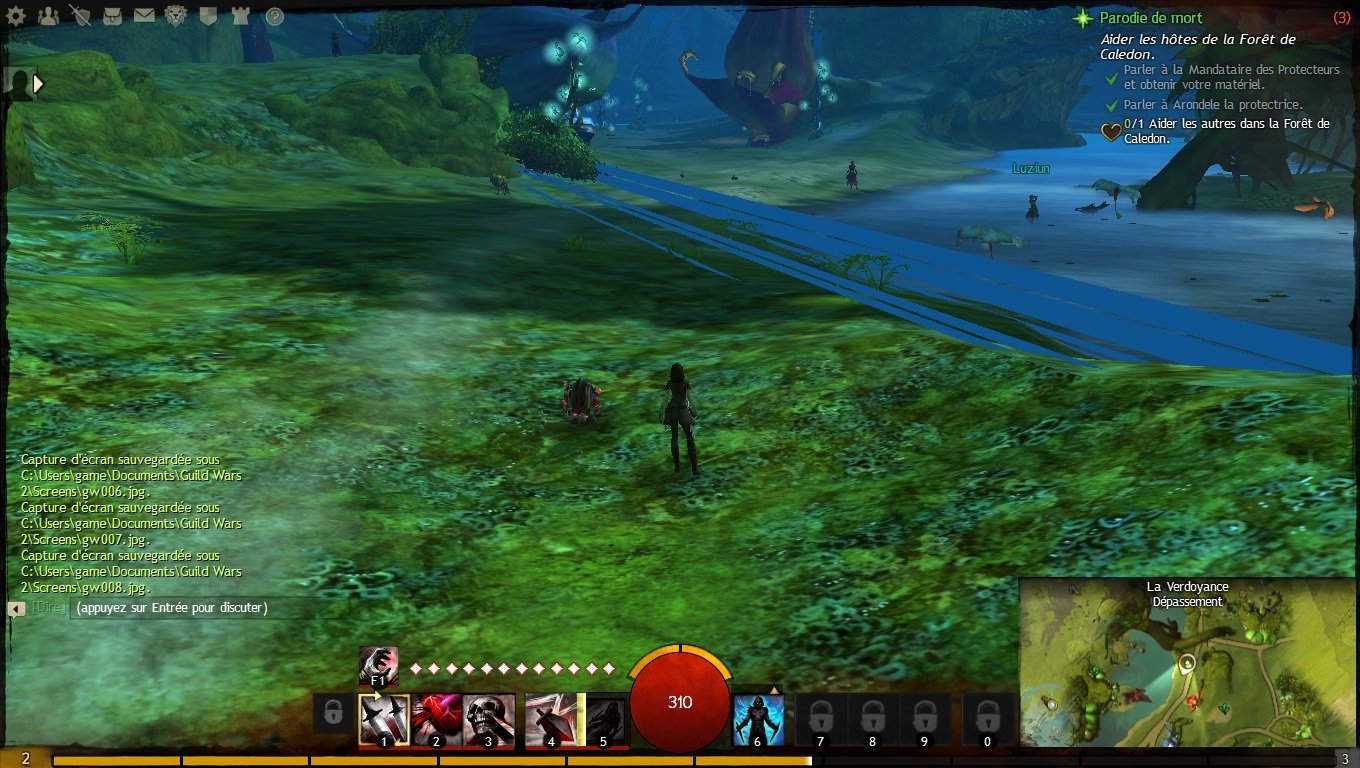Open the minimap of La Verdoyance
Viewport: 1360px width, 768px height.
[1187, 670]
